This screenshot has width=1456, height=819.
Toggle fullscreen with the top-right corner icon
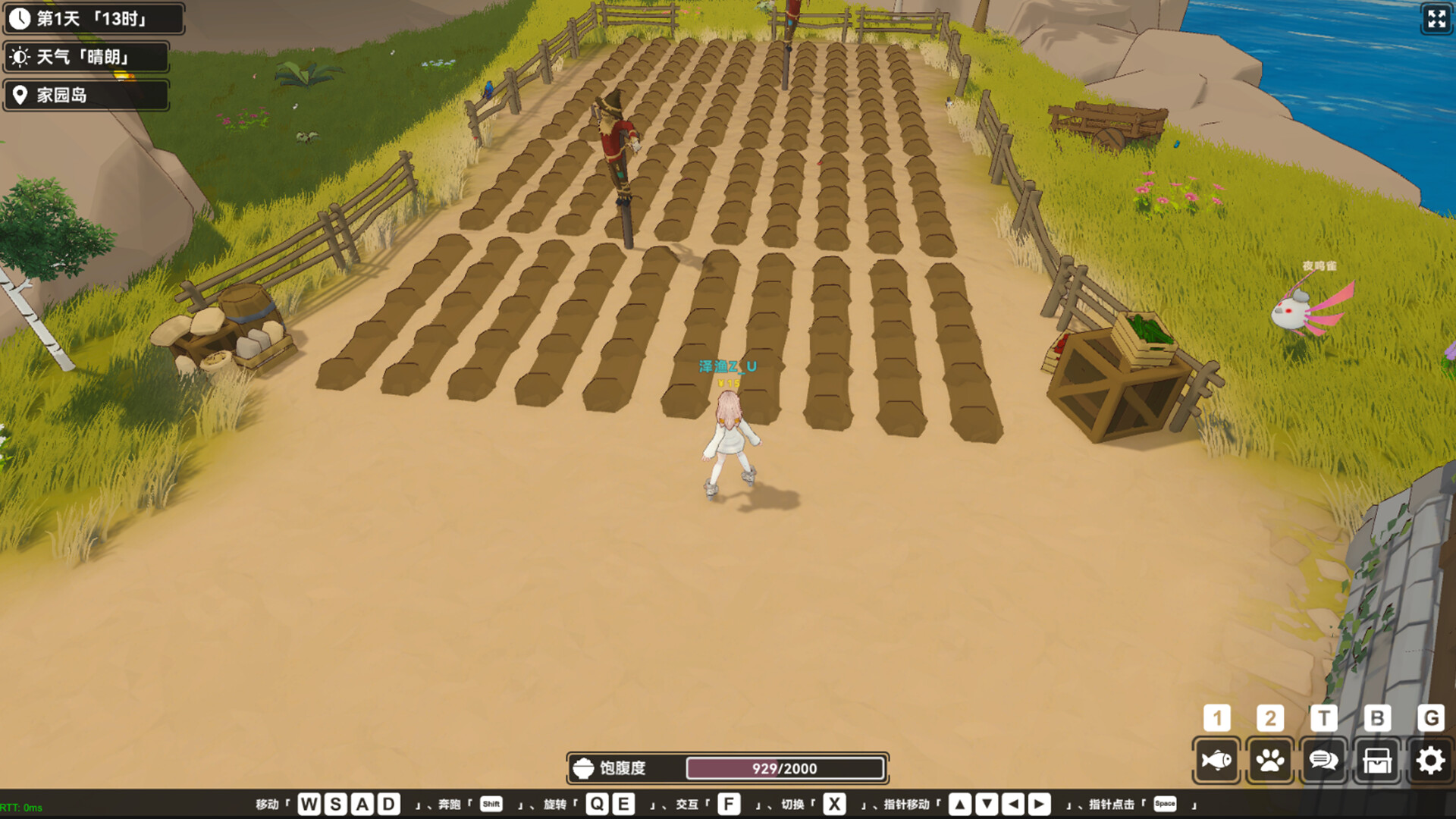pyautogui.click(x=1436, y=20)
